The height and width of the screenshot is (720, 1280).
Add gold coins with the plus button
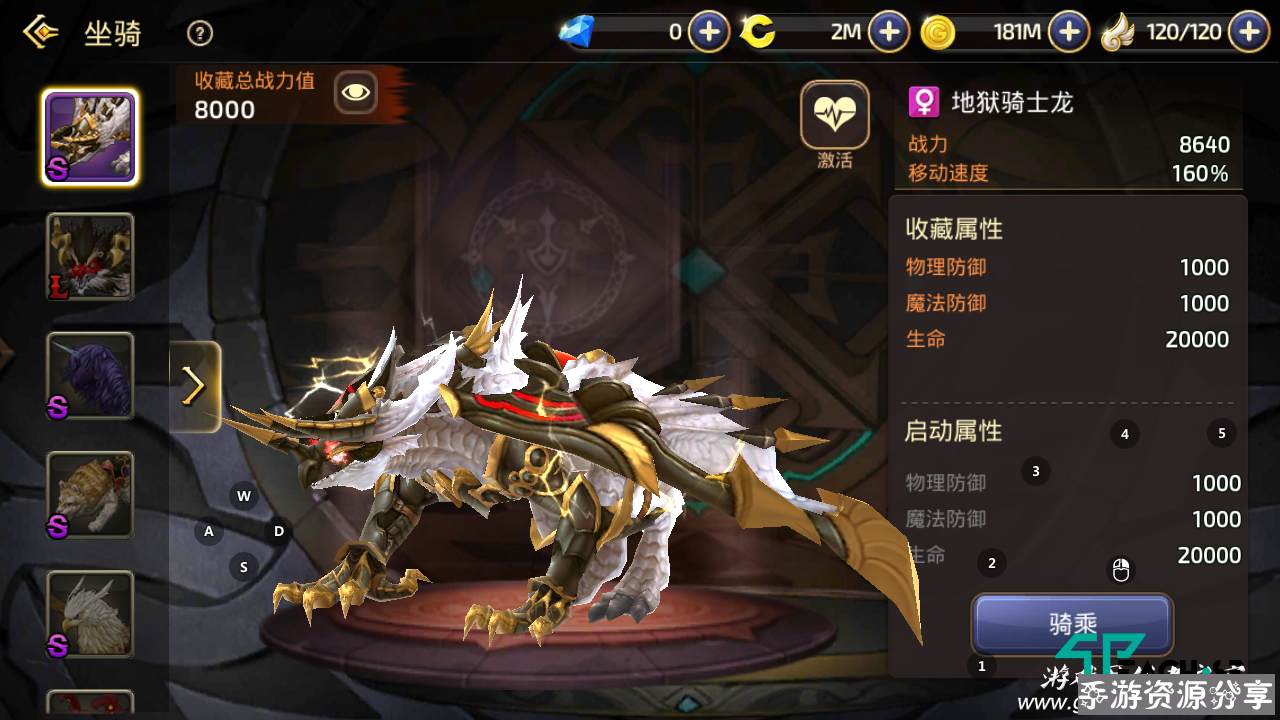pyautogui.click(x=1069, y=32)
